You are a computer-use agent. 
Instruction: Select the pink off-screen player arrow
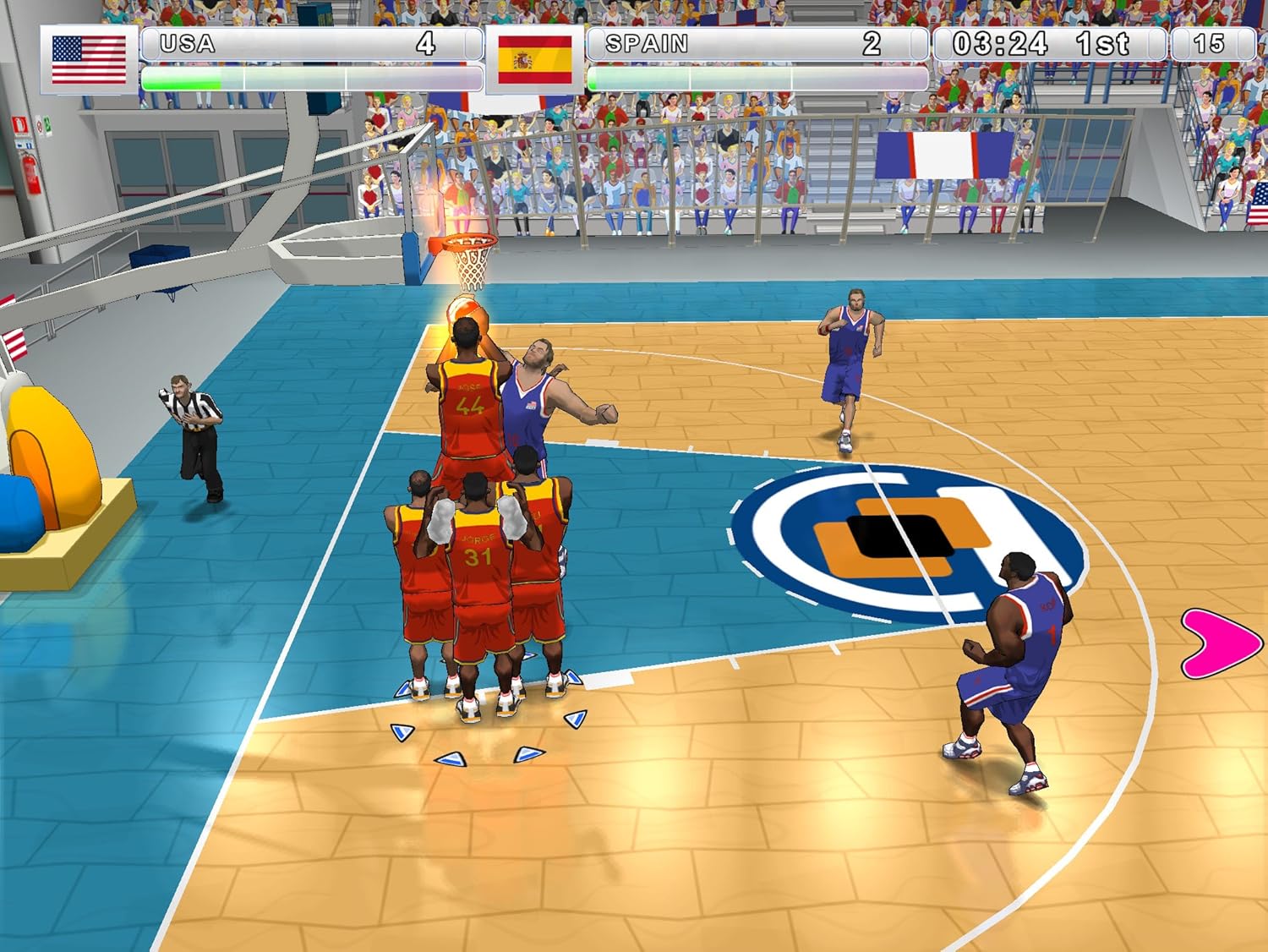1220,643
